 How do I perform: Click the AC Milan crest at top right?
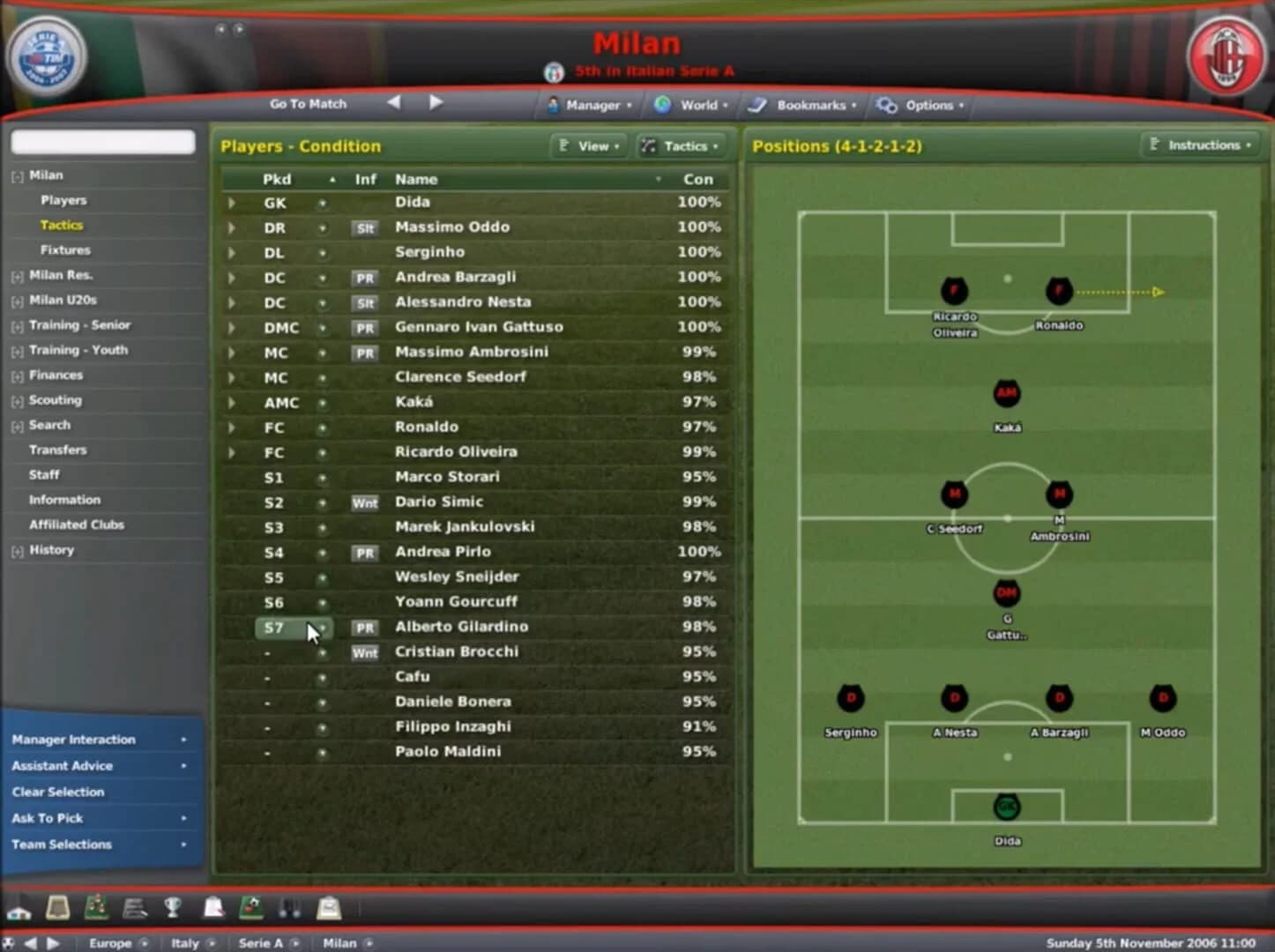[x=1227, y=56]
